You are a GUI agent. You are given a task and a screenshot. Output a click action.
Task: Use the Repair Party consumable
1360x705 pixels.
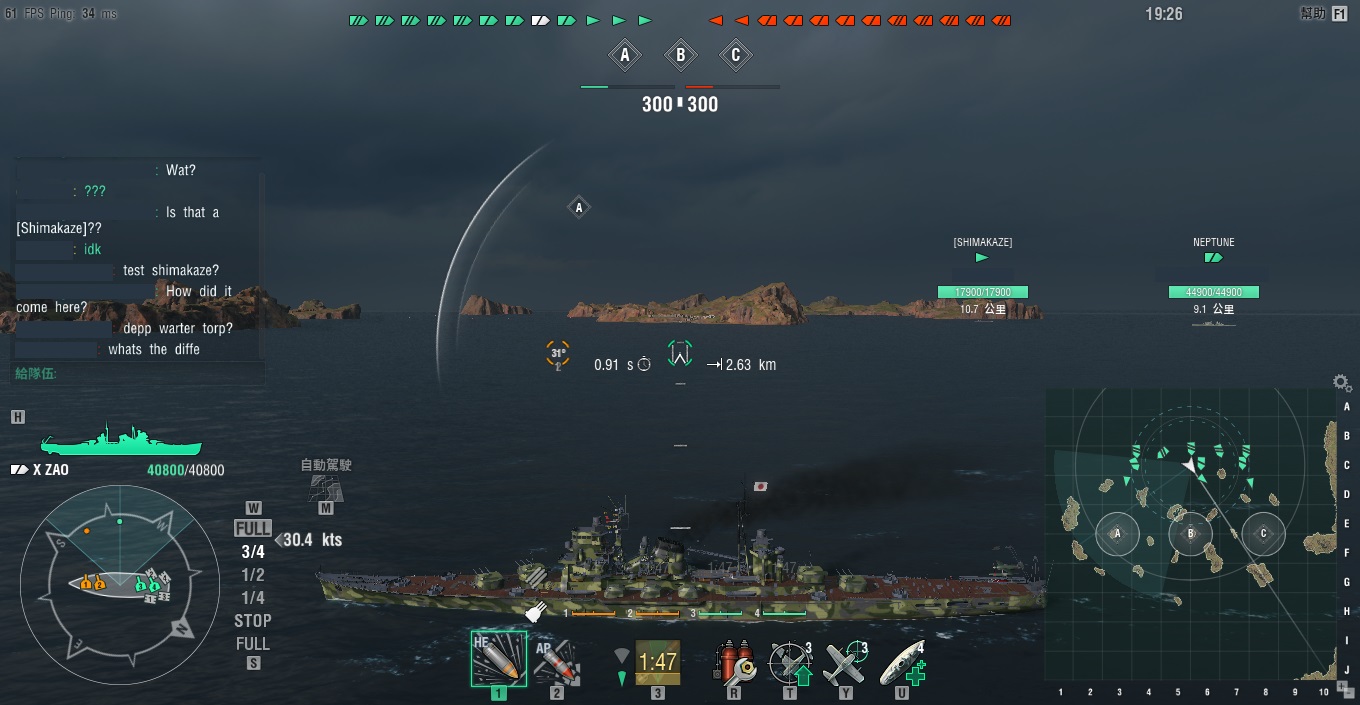click(x=902, y=662)
